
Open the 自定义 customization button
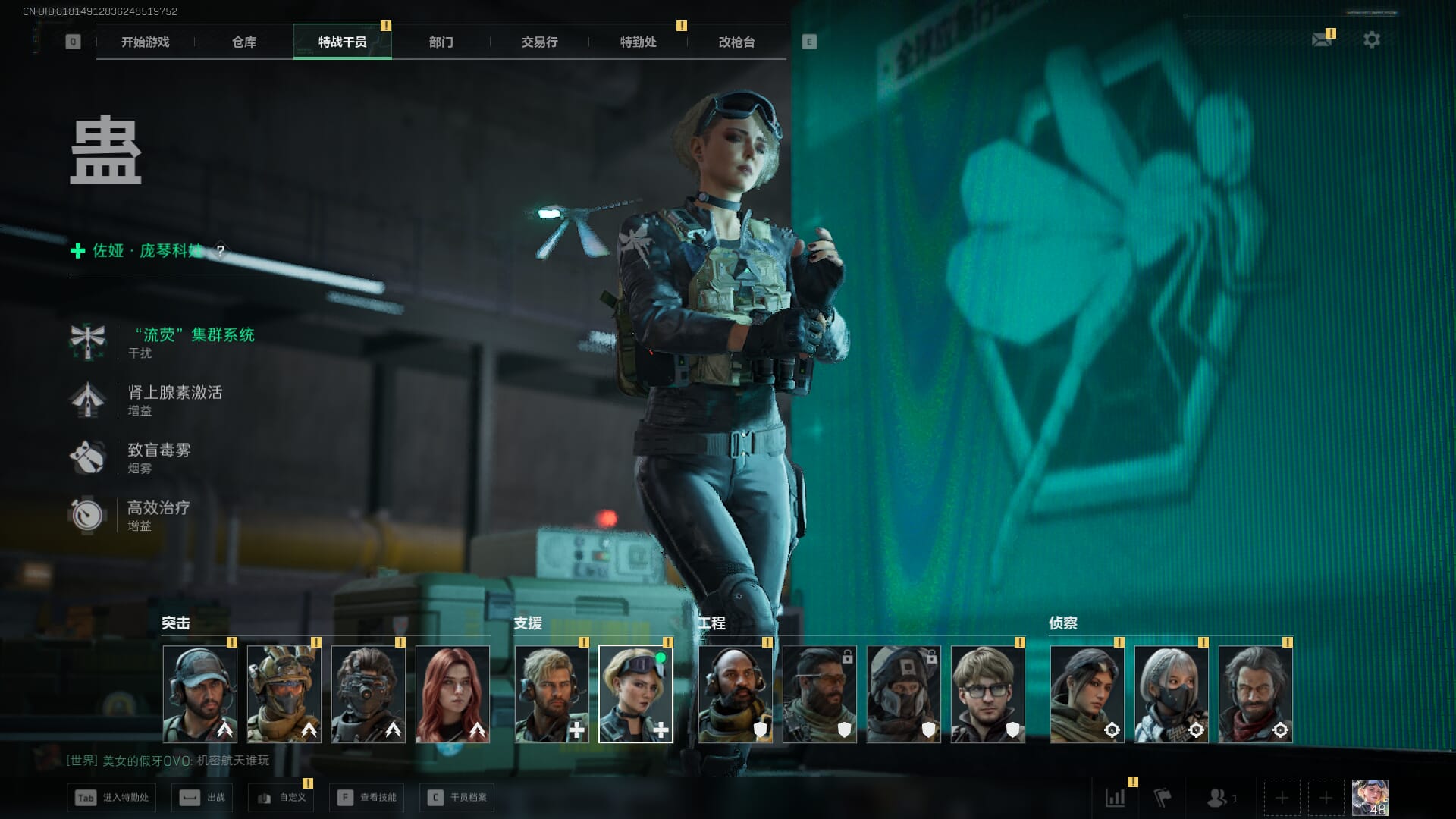[x=281, y=797]
